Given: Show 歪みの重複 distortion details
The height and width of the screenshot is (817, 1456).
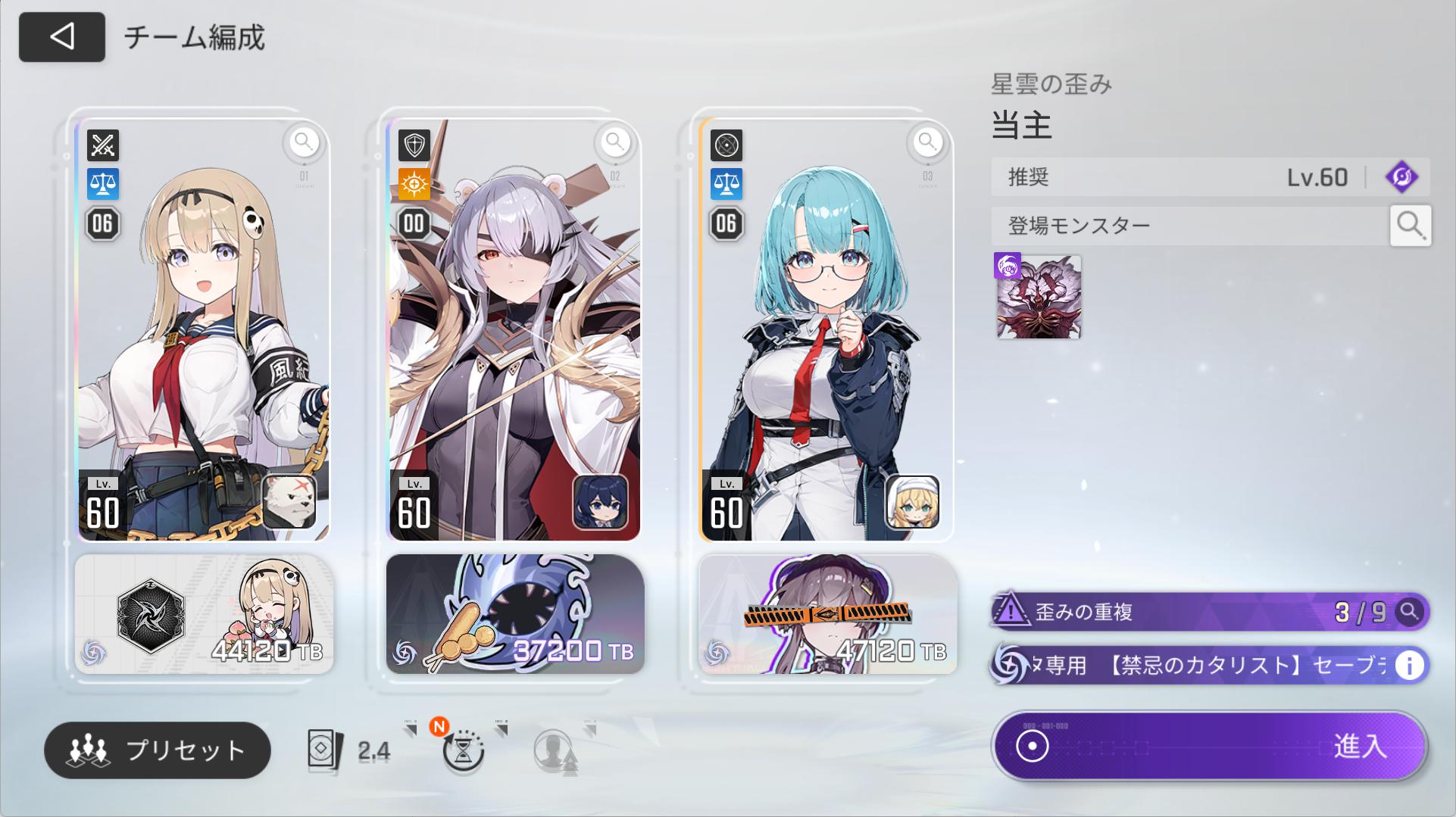Looking at the screenshot, I should (1408, 611).
